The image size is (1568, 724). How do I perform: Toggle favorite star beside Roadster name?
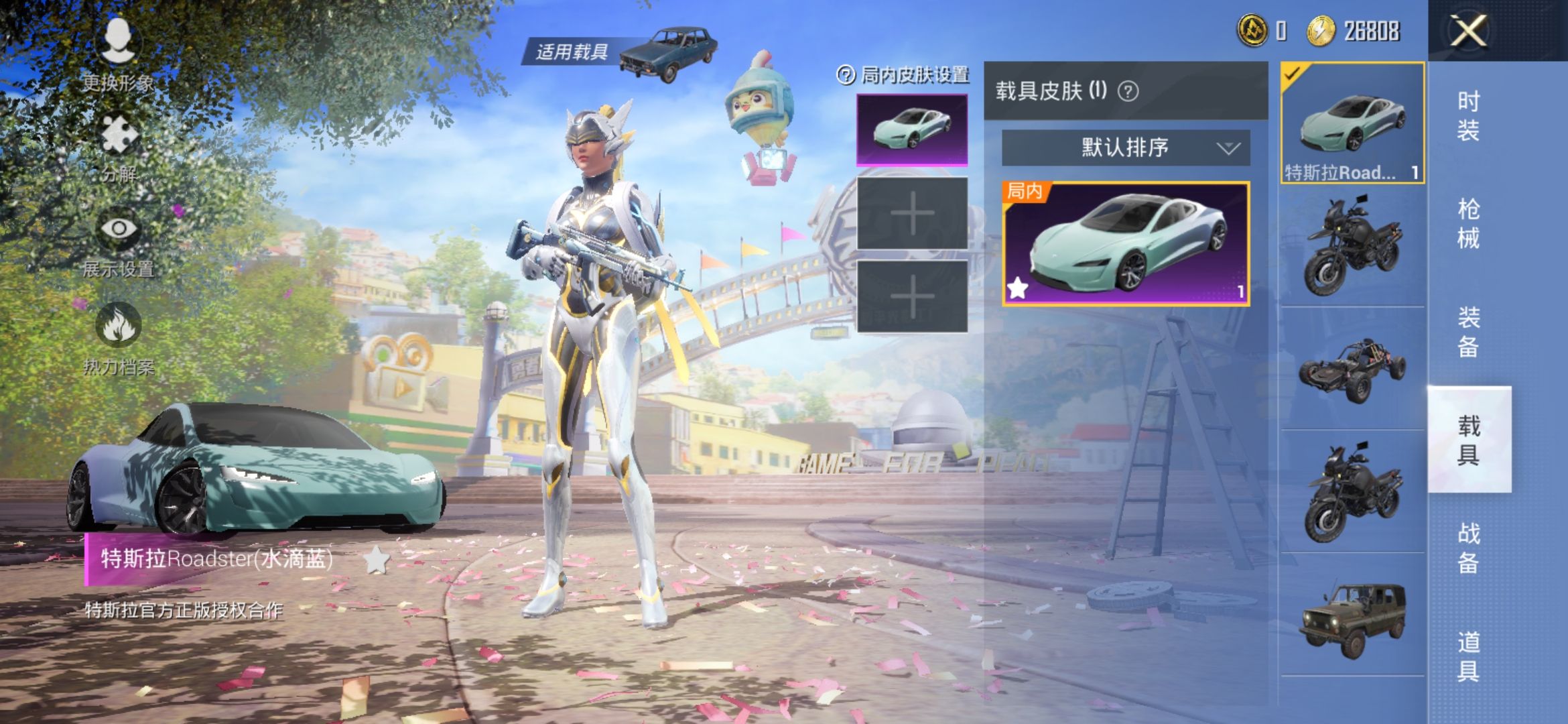[x=376, y=560]
